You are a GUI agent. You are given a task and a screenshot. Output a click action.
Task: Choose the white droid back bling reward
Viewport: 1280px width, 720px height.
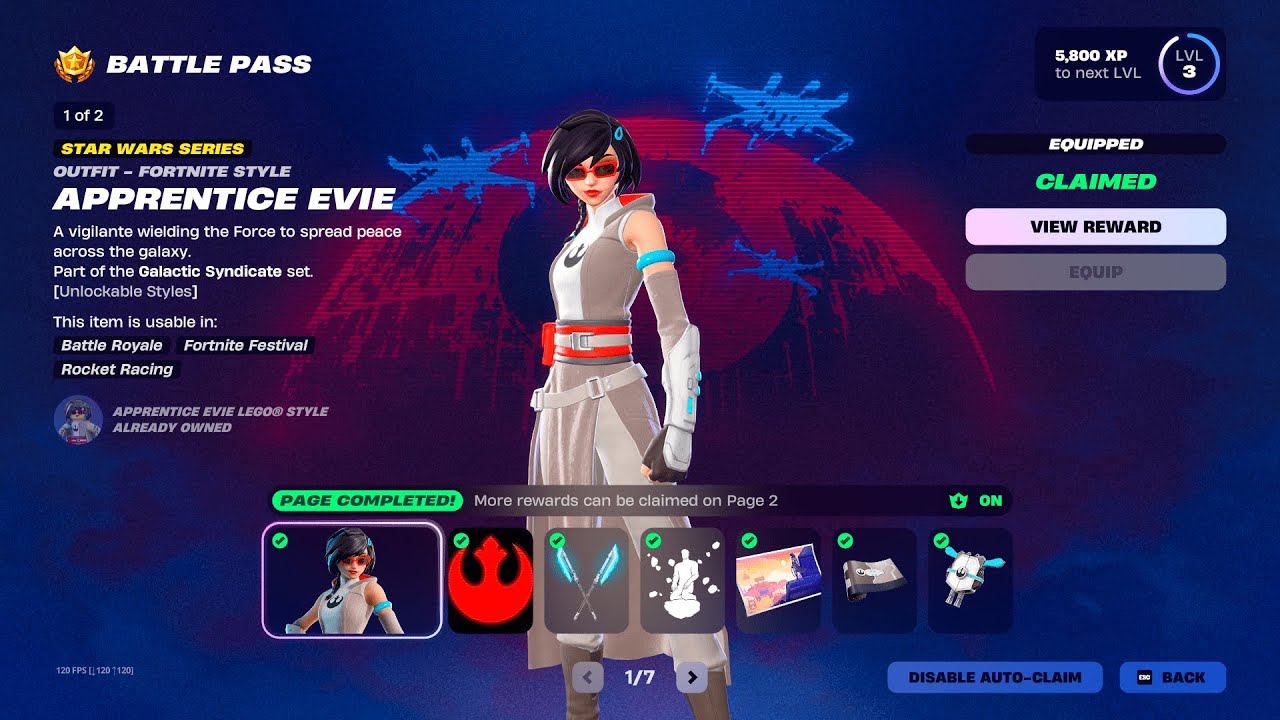tap(970, 580)
